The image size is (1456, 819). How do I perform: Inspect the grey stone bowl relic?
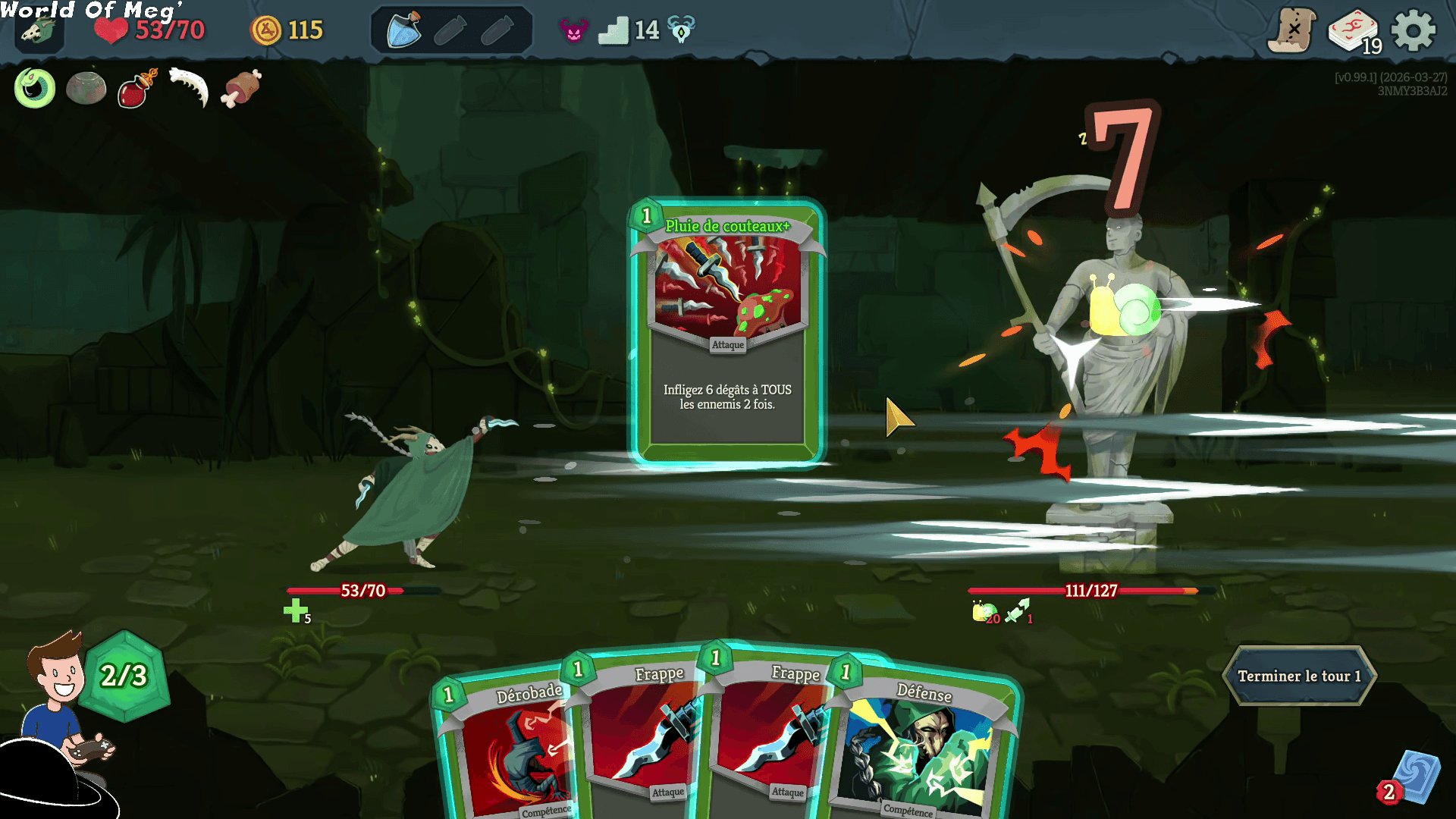tap(86, 88)
